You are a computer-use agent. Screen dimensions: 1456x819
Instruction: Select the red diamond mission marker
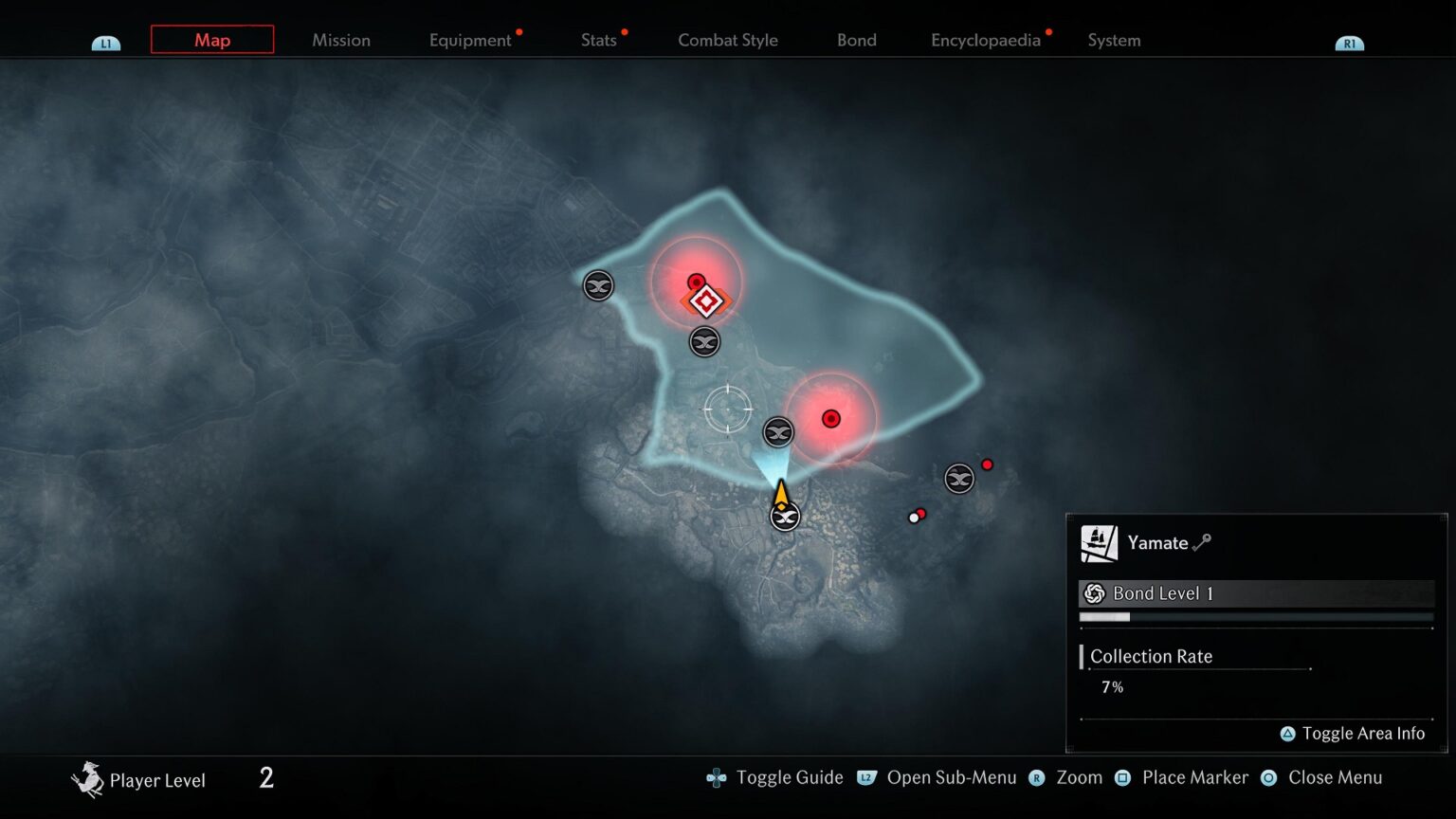[x=706, y=302]
